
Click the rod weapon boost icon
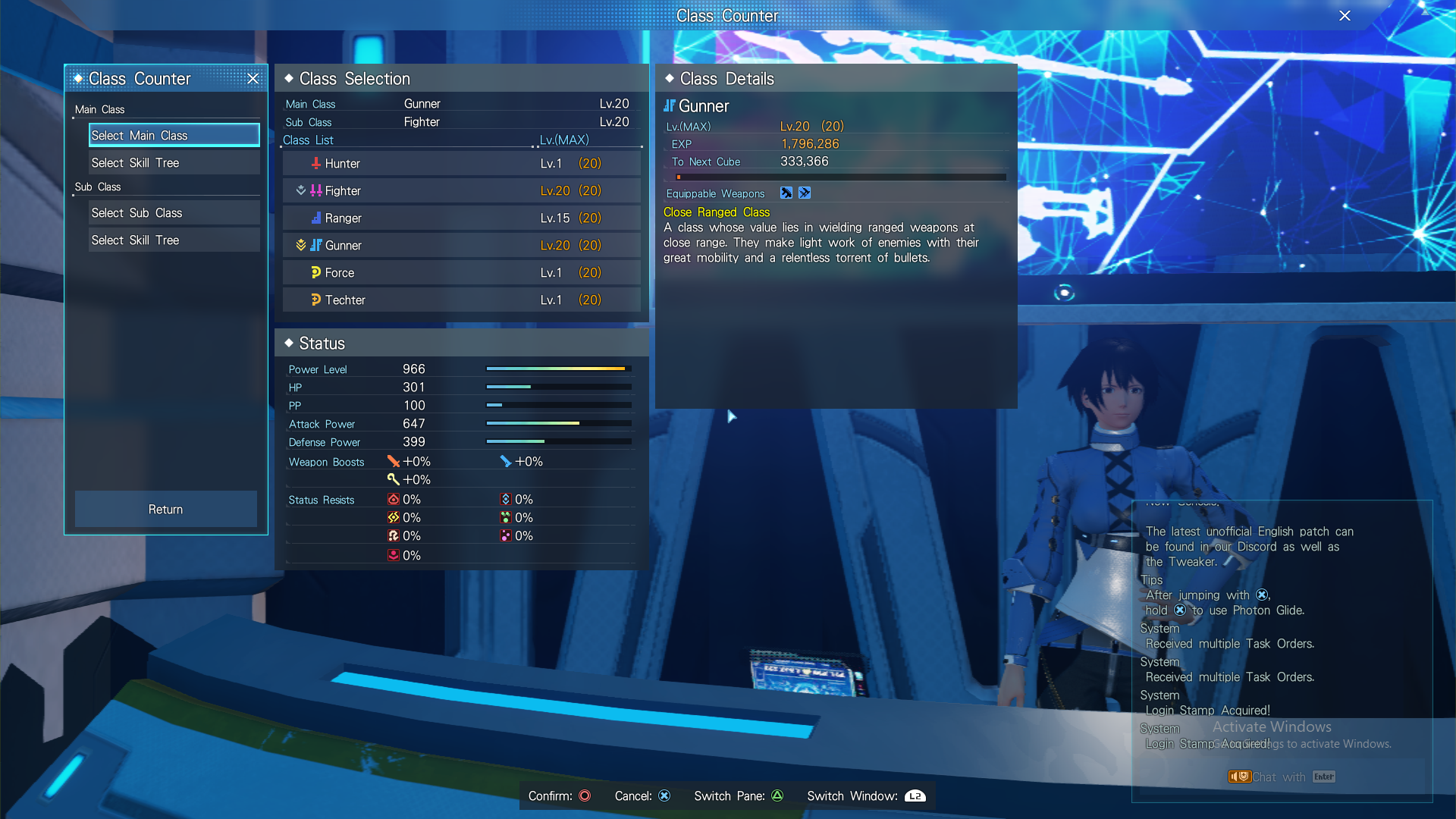(394, 479)
